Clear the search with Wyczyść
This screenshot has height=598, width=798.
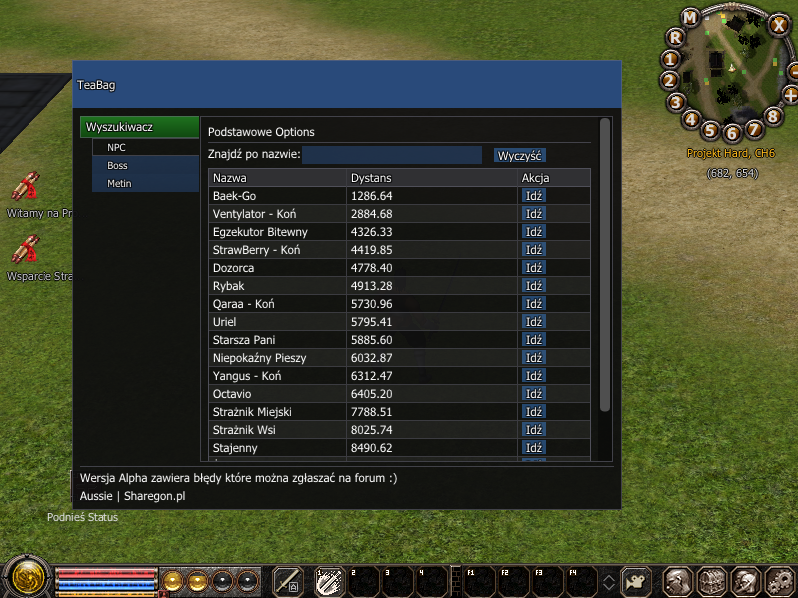click(x=519, y=155)
